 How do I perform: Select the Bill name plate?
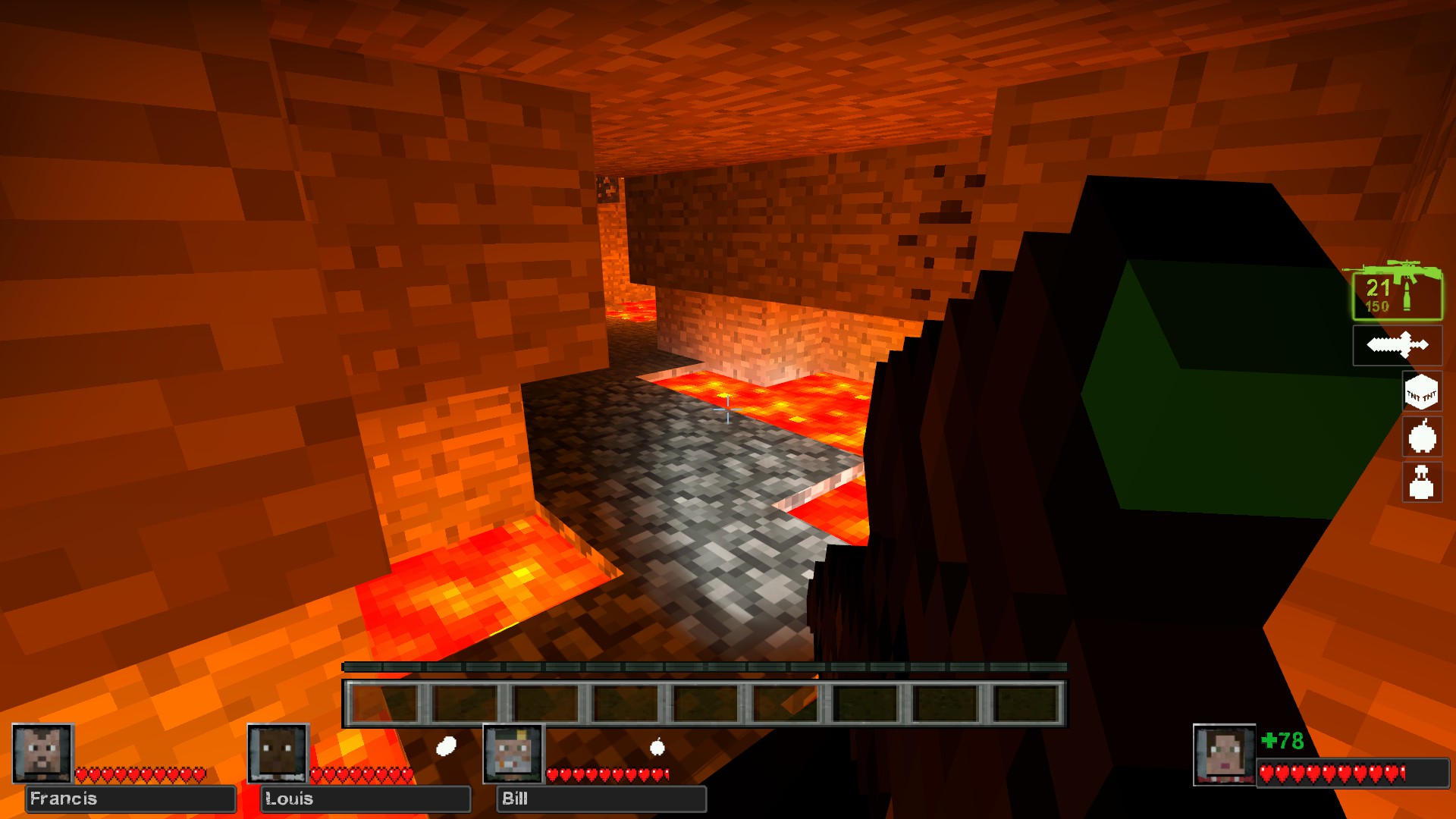[601, 799]
